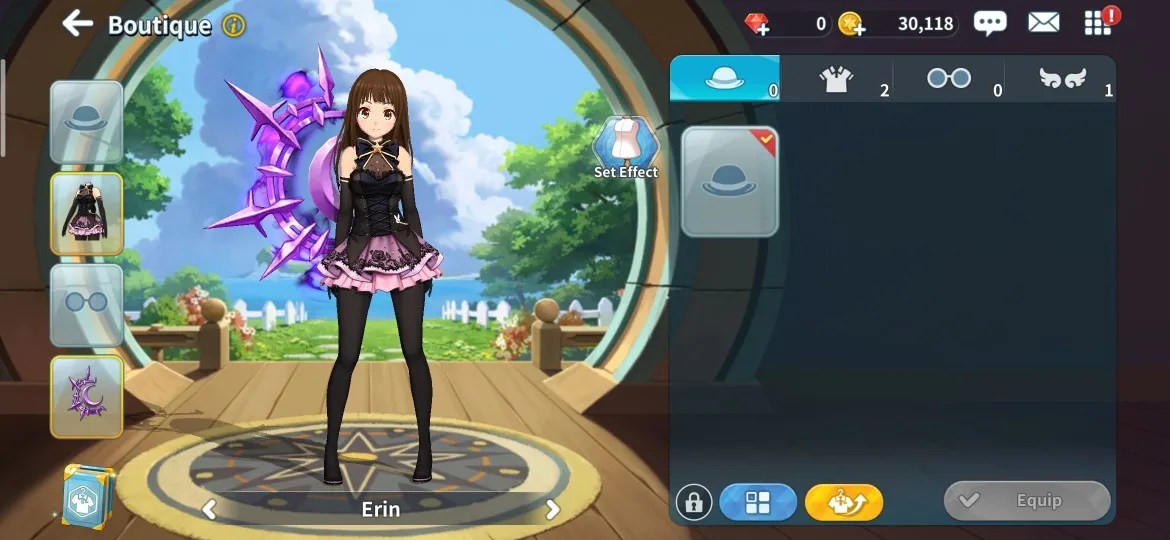Add more red gems
This screenshot has height=540, width=1170.
tap(758, 24)
